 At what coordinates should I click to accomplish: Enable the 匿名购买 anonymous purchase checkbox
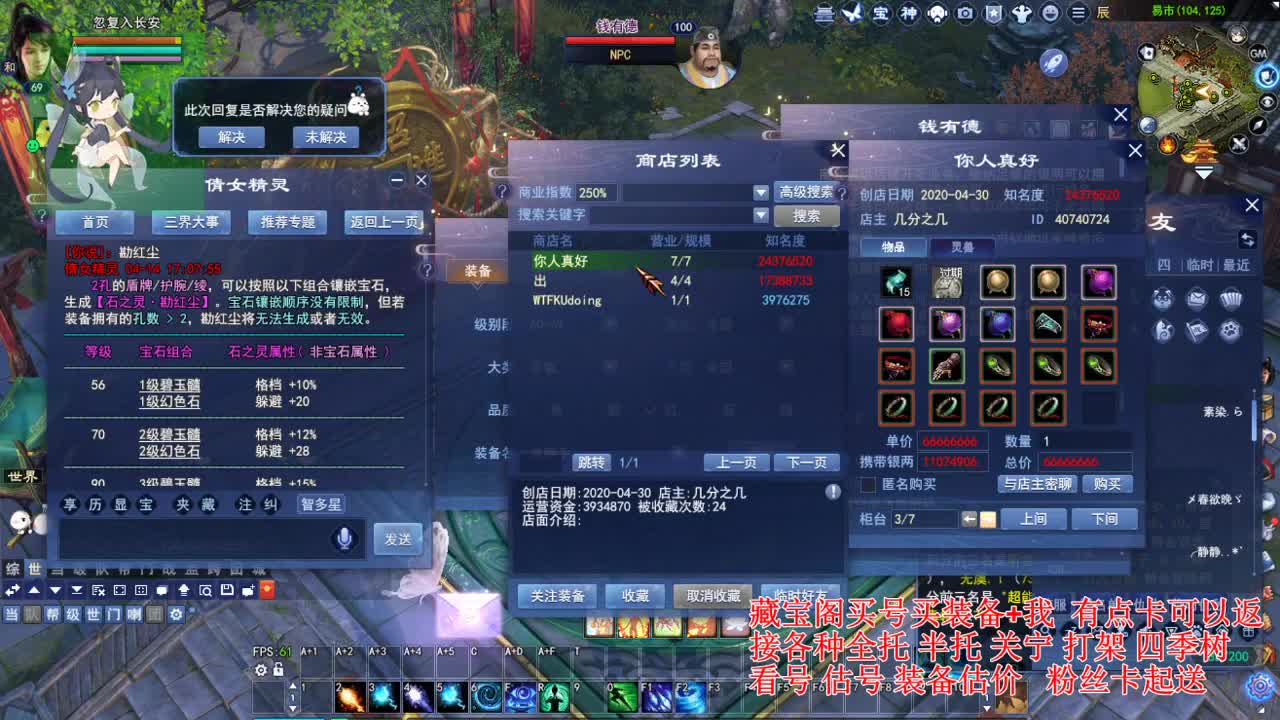(866, 482)
